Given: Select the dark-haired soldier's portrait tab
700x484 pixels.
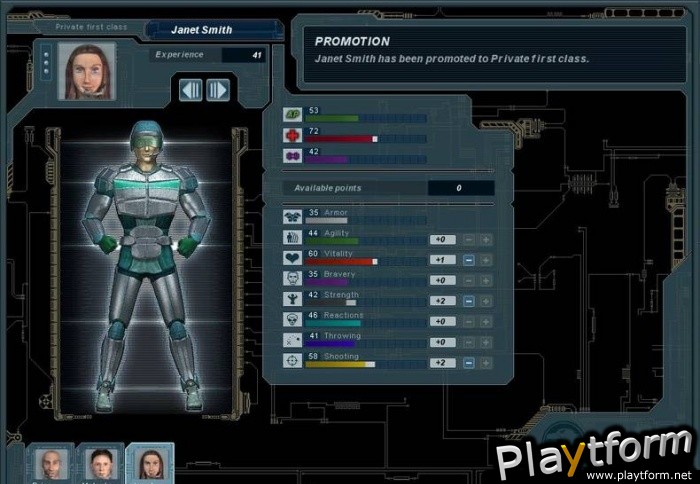Looking at the screenshot, I should (x=100, y=464).
